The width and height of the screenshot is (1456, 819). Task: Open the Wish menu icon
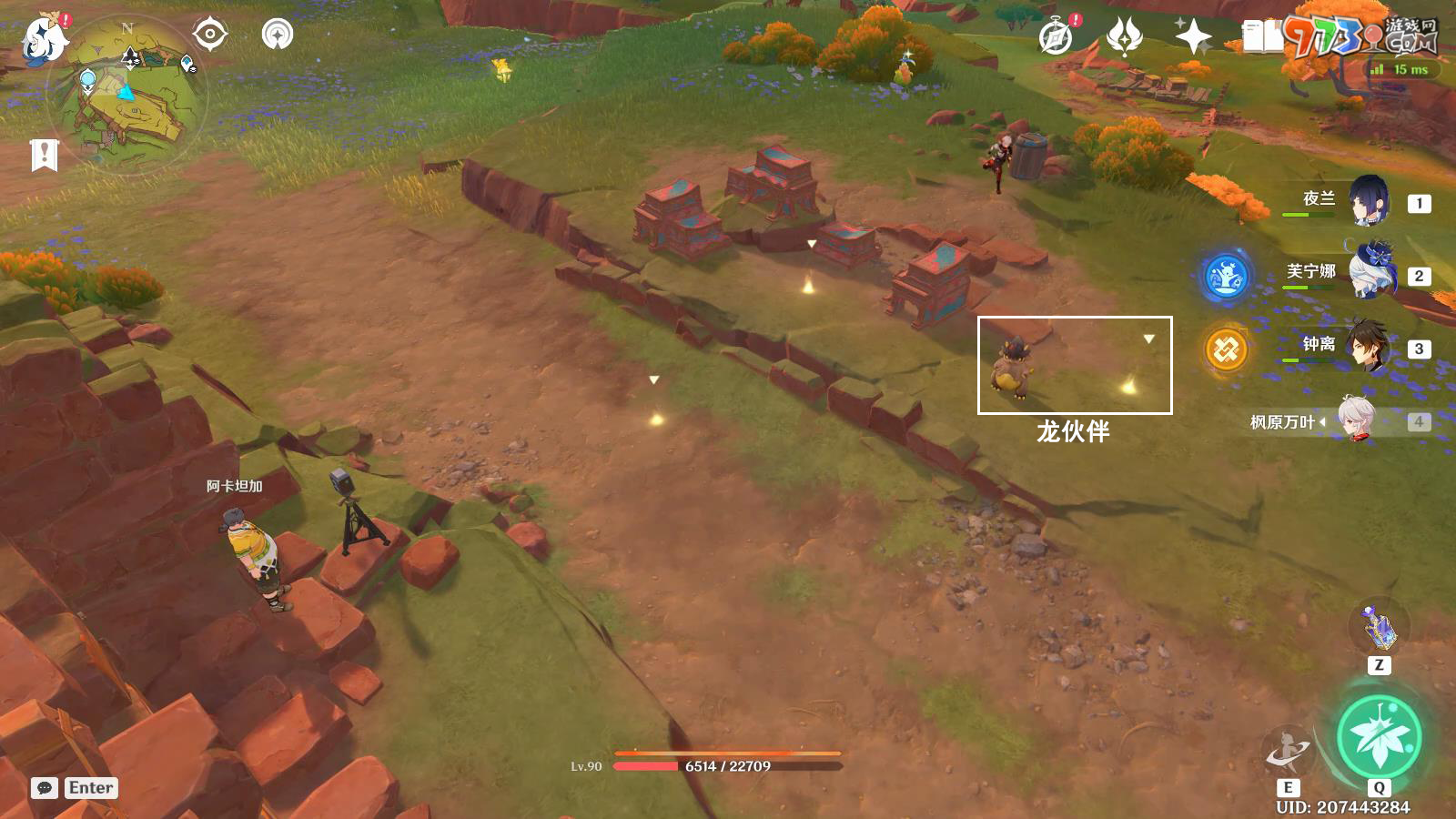click(1124, 37)
